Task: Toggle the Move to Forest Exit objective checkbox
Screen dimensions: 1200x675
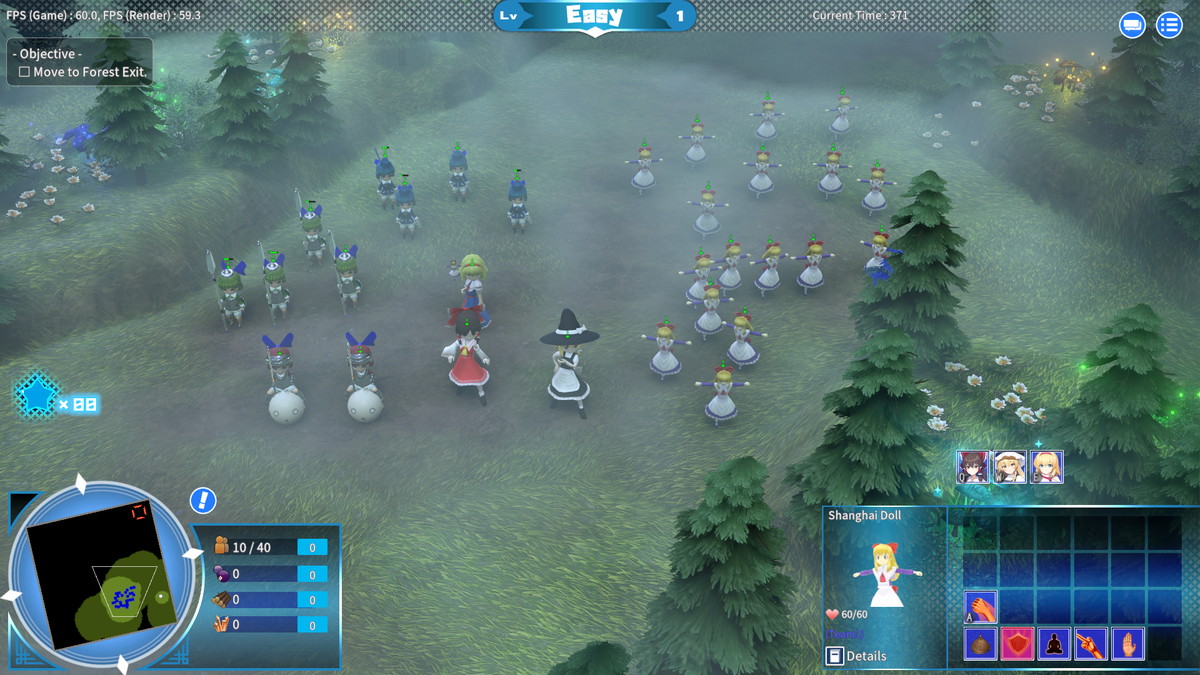Action: 25,72
